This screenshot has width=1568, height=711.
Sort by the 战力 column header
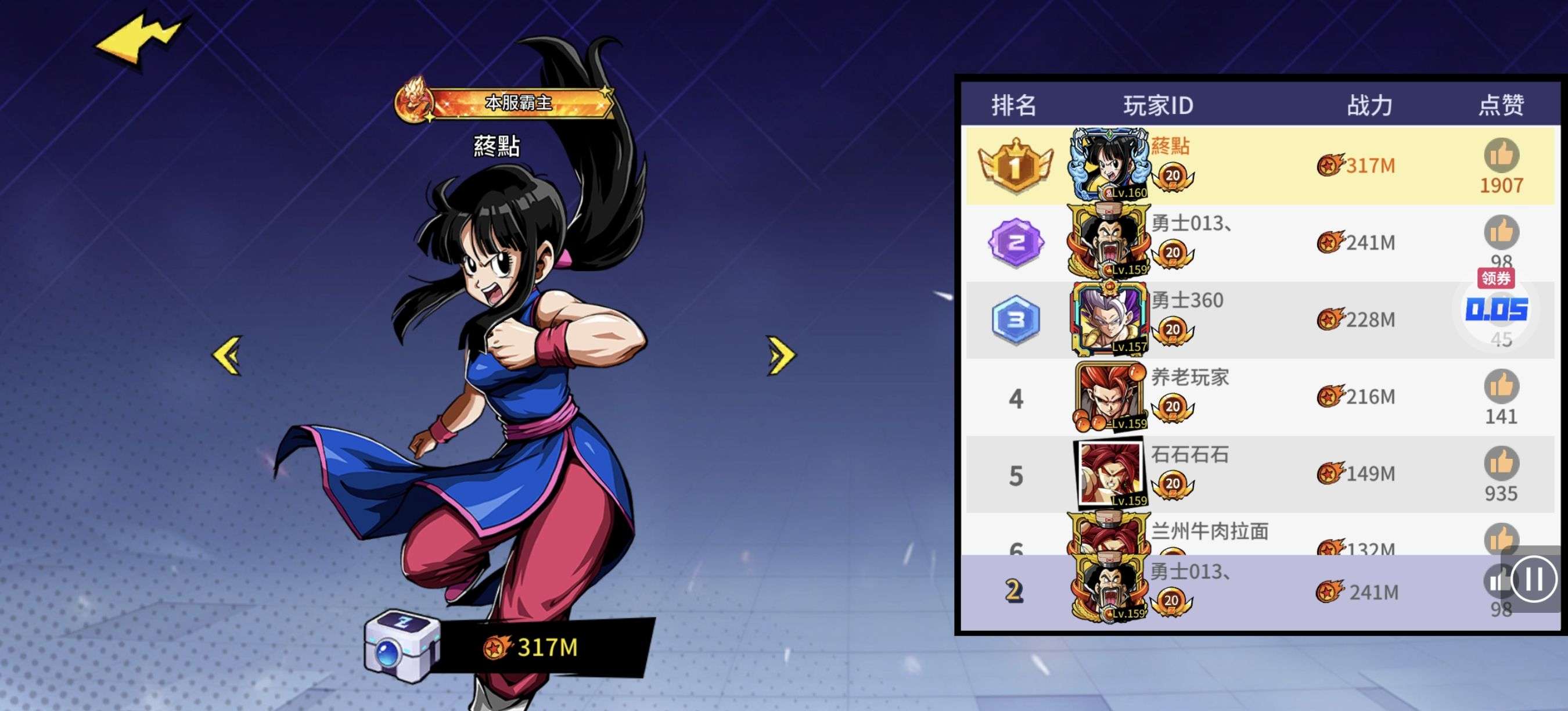(1369, 105)
